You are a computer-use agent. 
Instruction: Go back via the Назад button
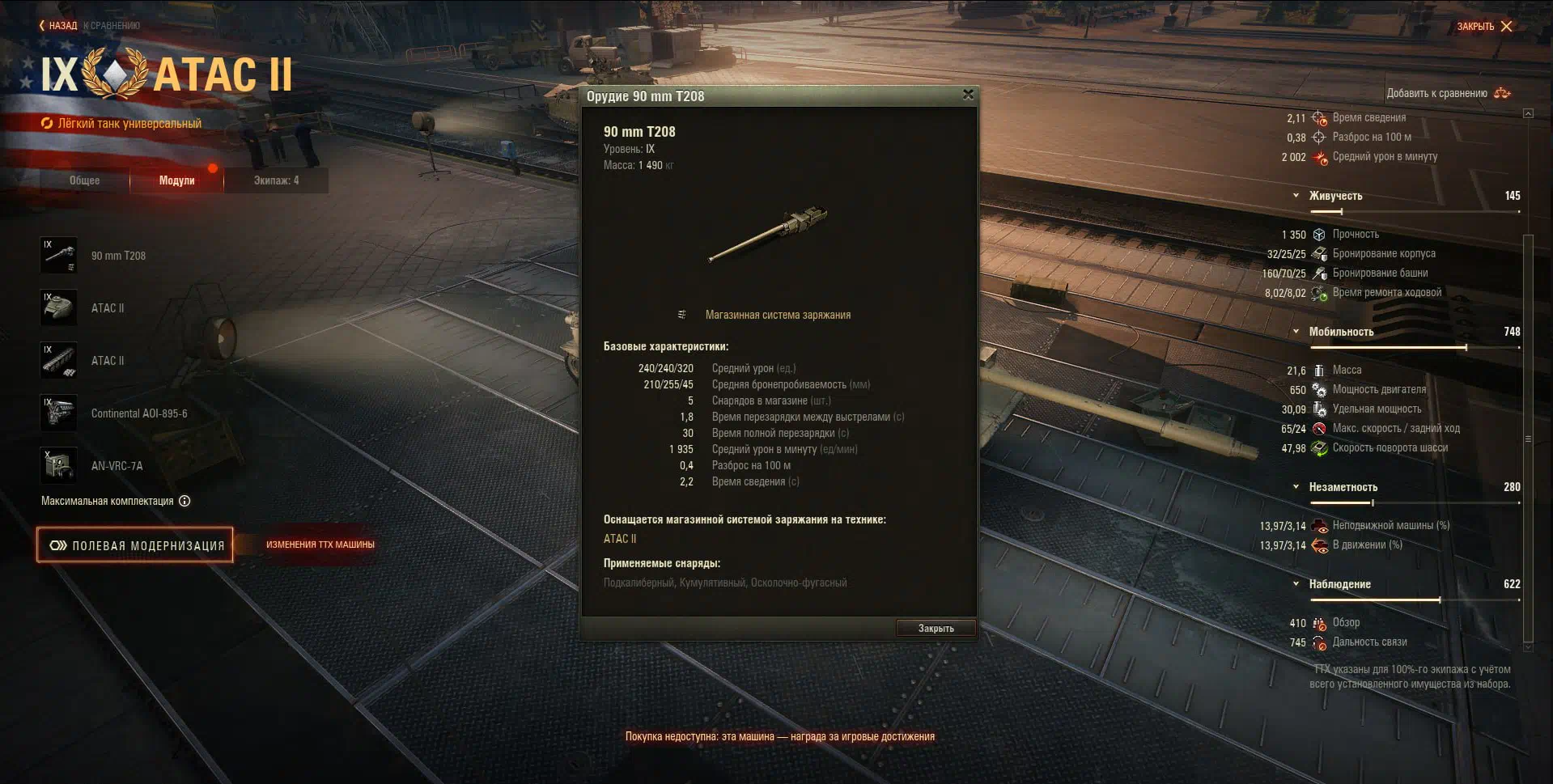pos(58,26)
